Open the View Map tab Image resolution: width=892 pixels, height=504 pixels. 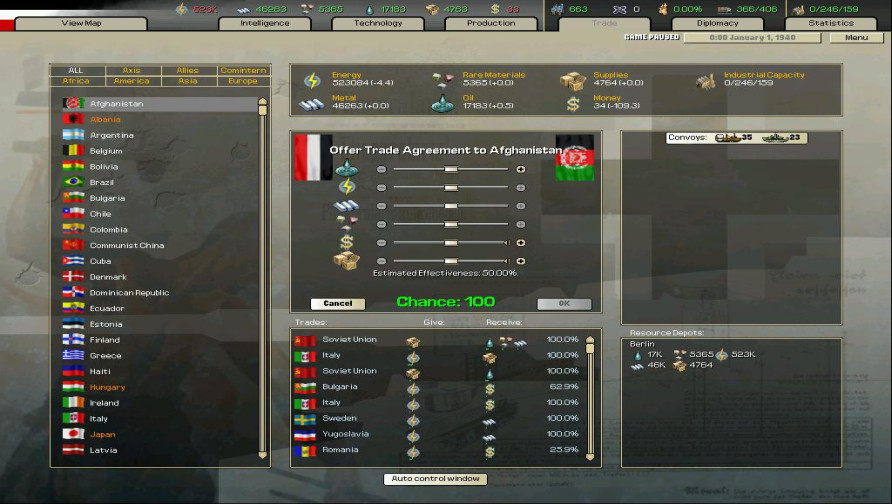point(82,23)
